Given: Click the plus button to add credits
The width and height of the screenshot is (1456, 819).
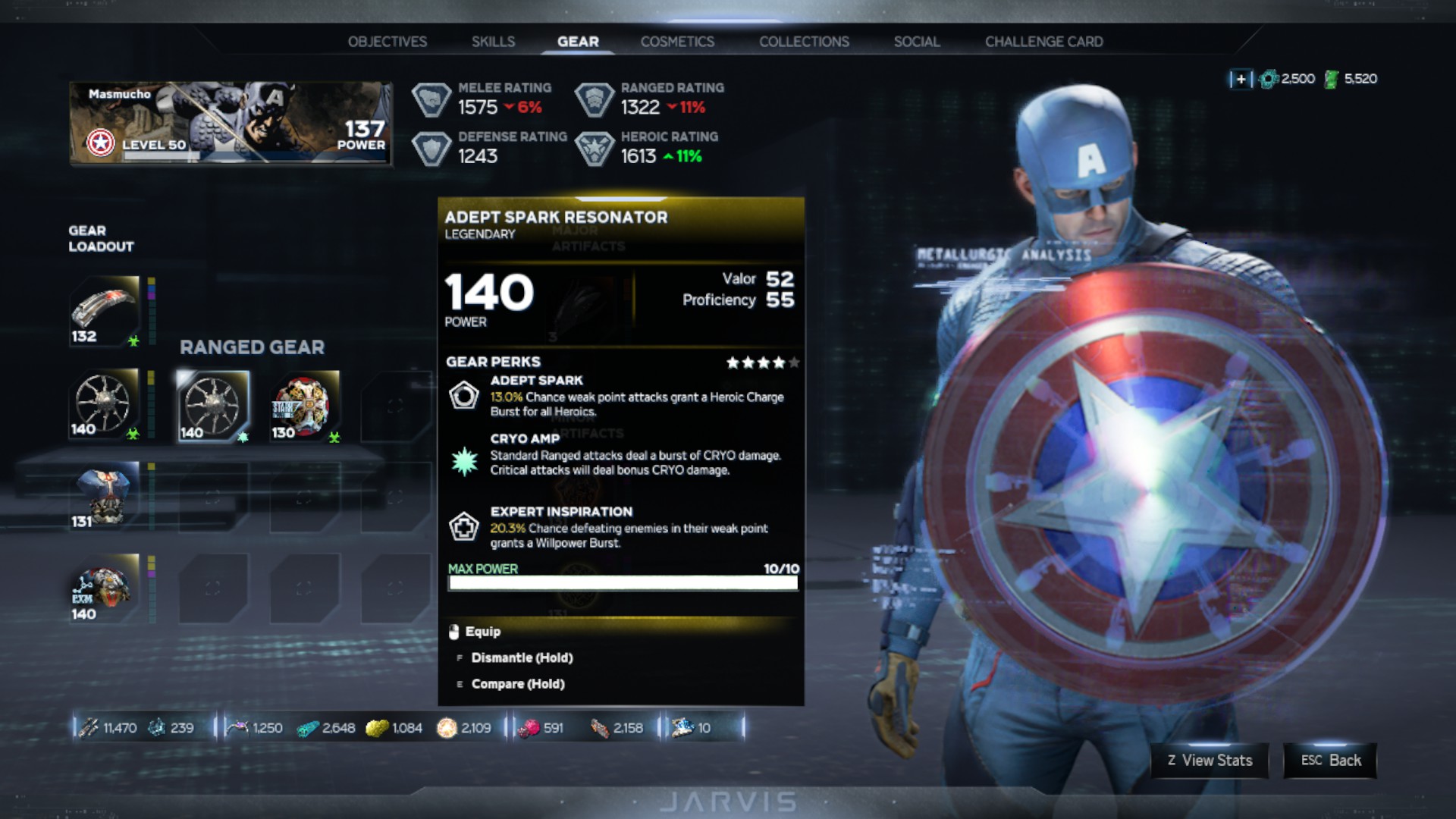Looking at the screenshot, I should point(1241,79).
